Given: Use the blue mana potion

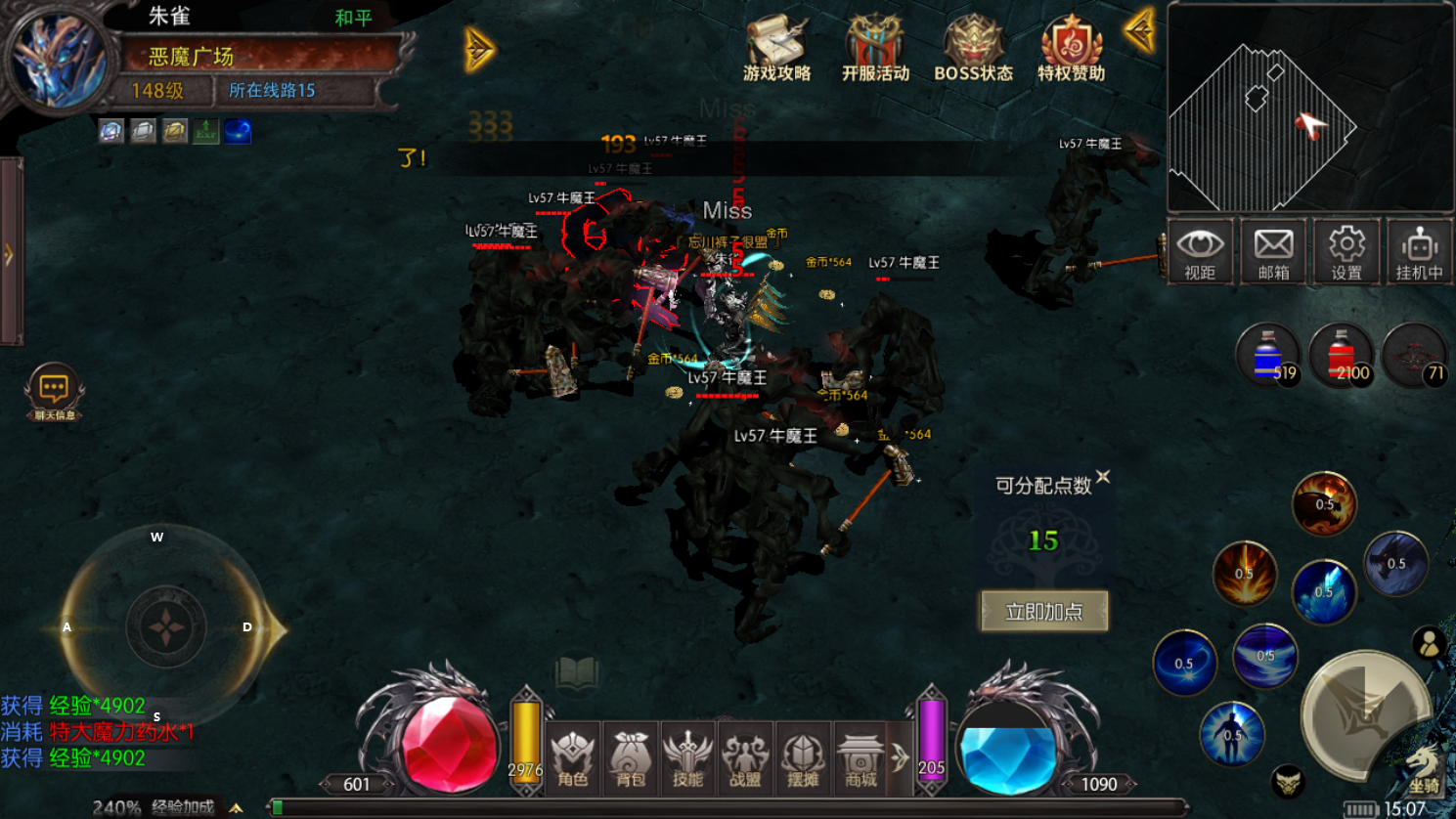Looking at the screenshot, I should click(1268, 355).
